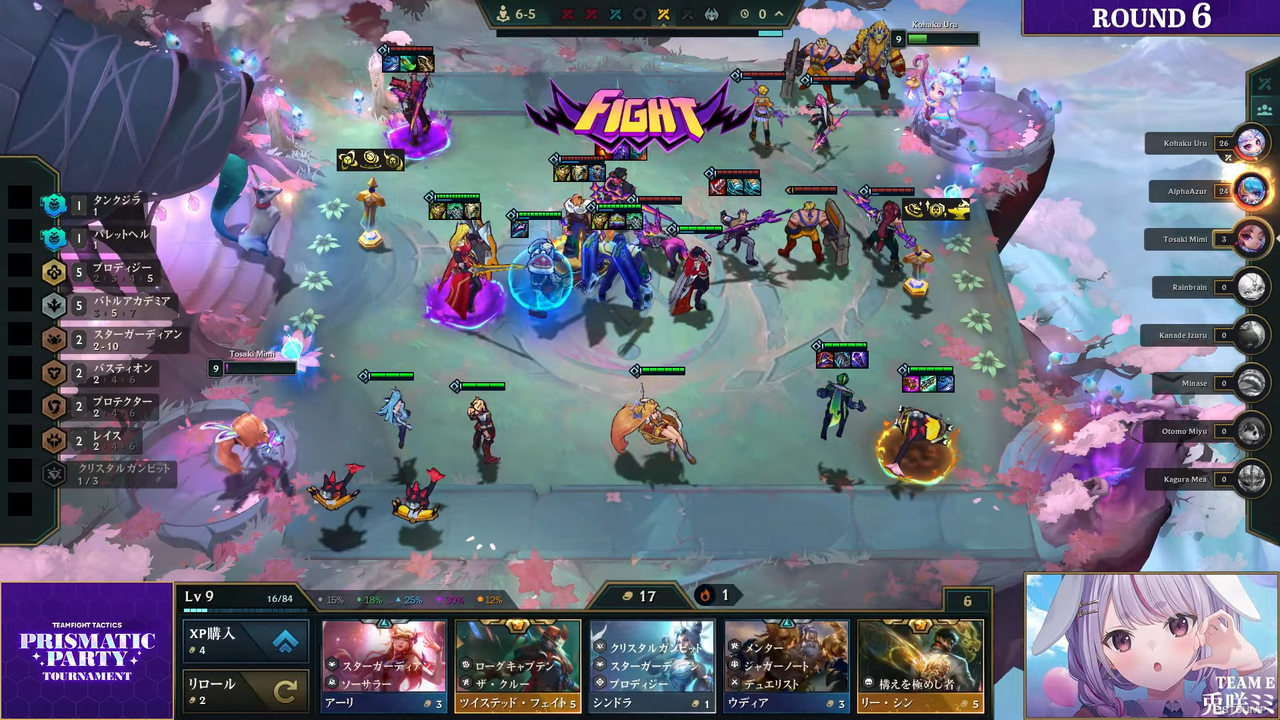Click the スターガーディアン trait icon
1280x720 pixels.
(54, 338)
